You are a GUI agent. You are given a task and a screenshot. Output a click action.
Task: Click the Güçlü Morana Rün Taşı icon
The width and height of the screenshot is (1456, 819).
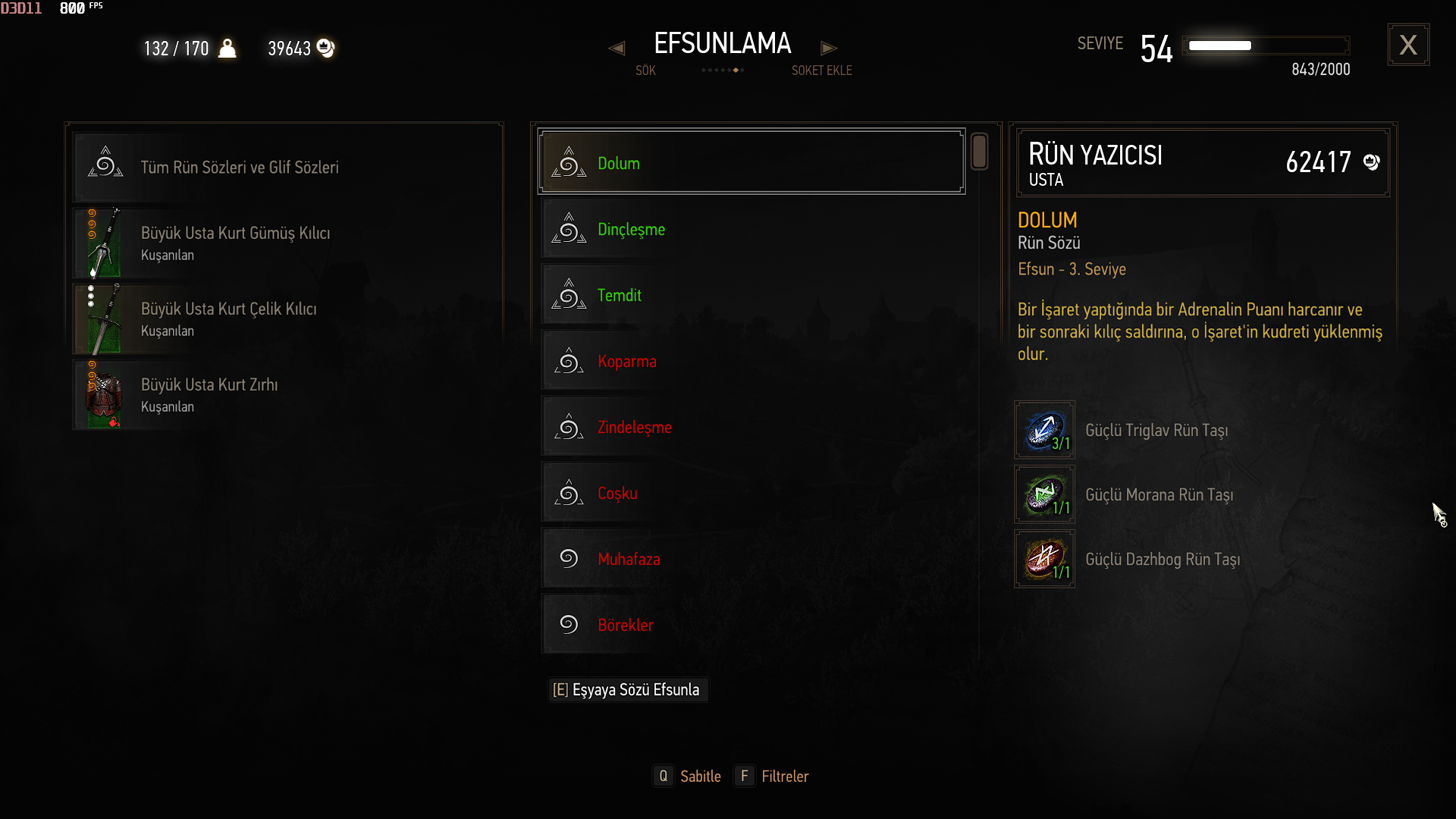click(1044, 494)
